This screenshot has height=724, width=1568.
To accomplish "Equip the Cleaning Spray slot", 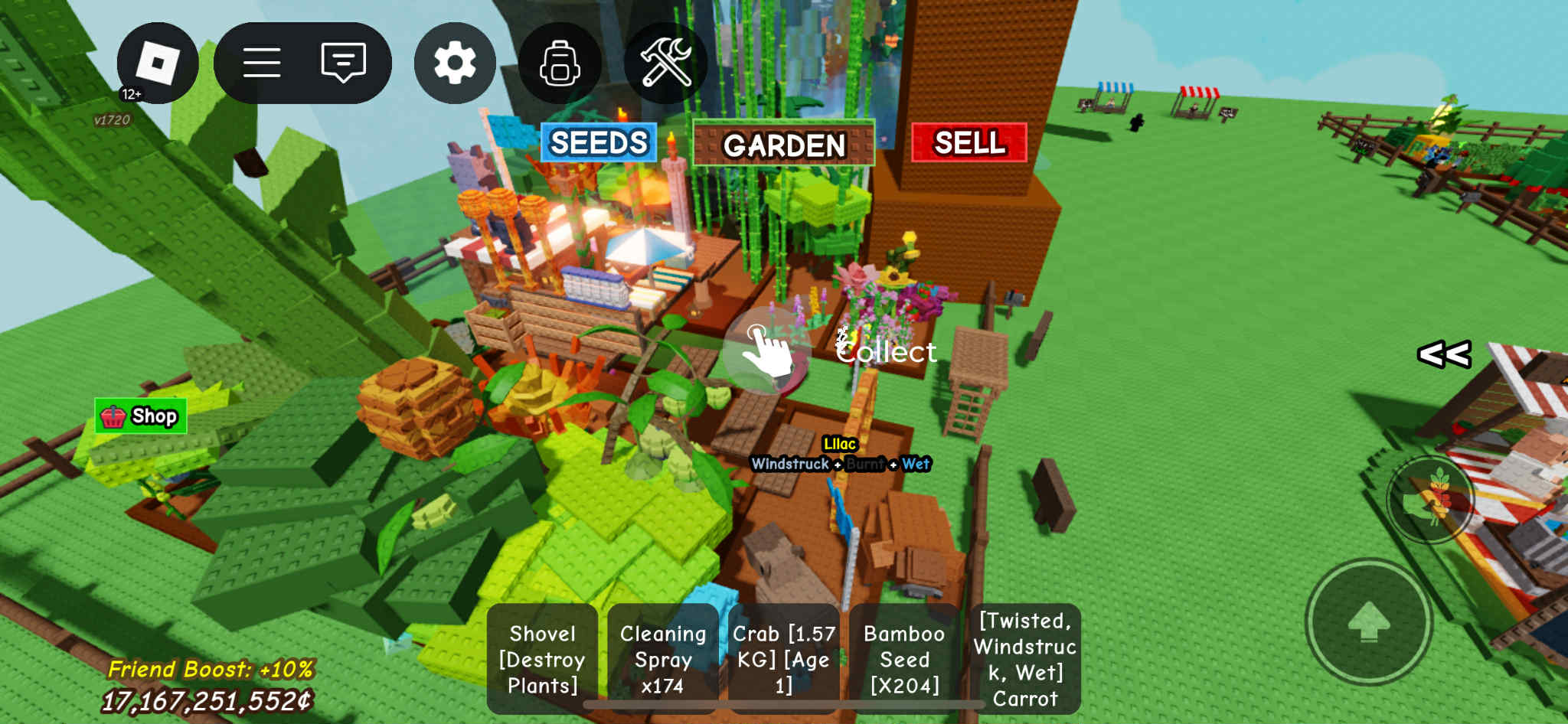I will [663, 659].
